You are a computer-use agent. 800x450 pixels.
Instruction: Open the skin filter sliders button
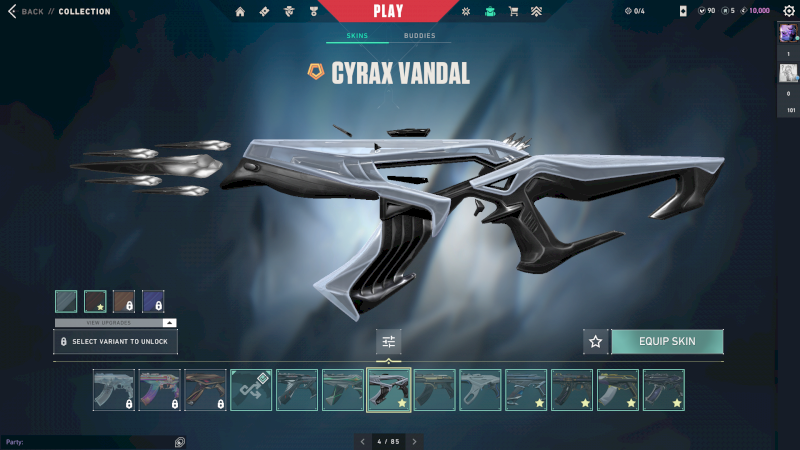[389, 342]
